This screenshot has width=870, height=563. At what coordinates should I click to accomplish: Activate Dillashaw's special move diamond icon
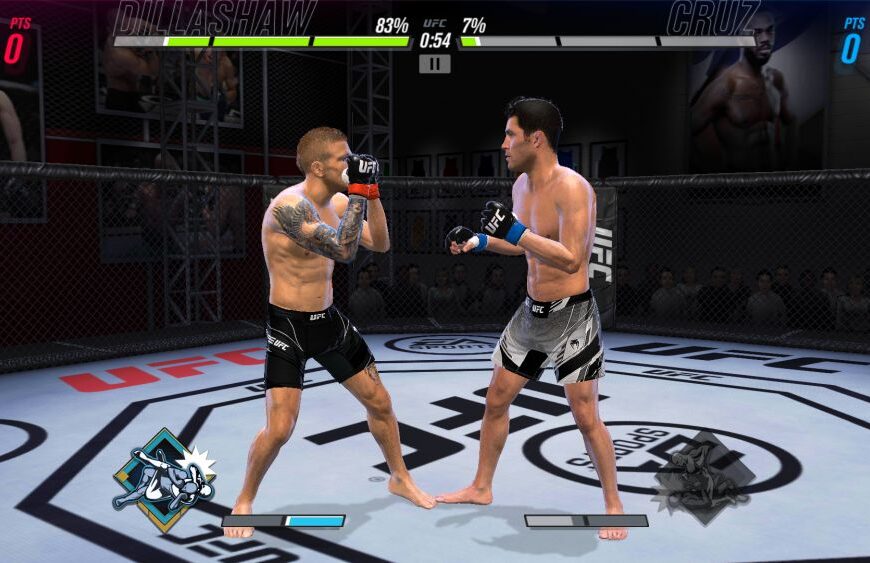(x=164, y=480)
